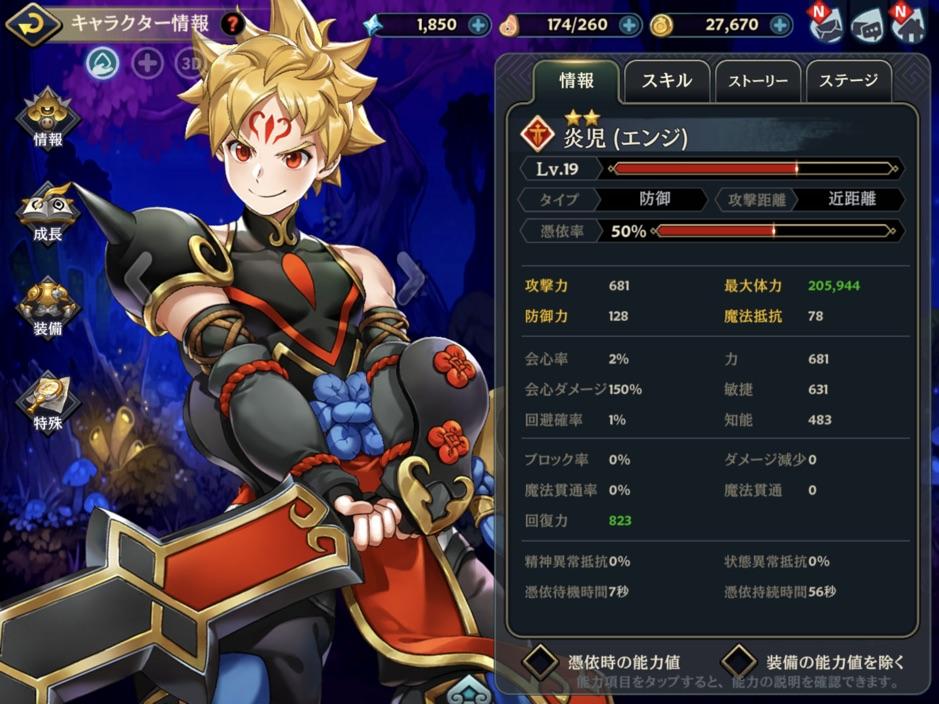This screenshot has height=704, width=939.
Task: Refill stamina with its plus button
Action: click(629, 25)
